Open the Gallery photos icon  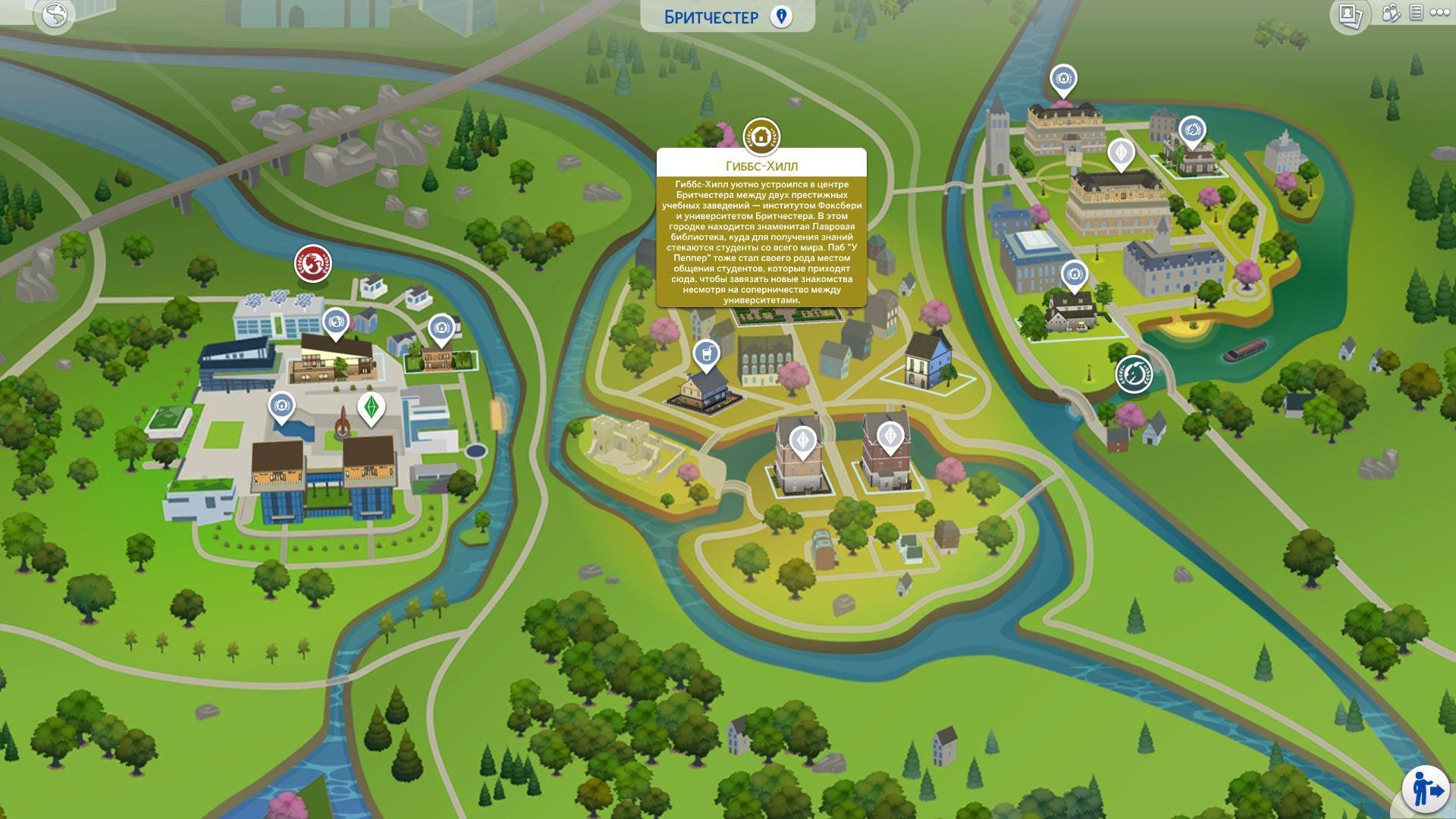point(1349,15)
